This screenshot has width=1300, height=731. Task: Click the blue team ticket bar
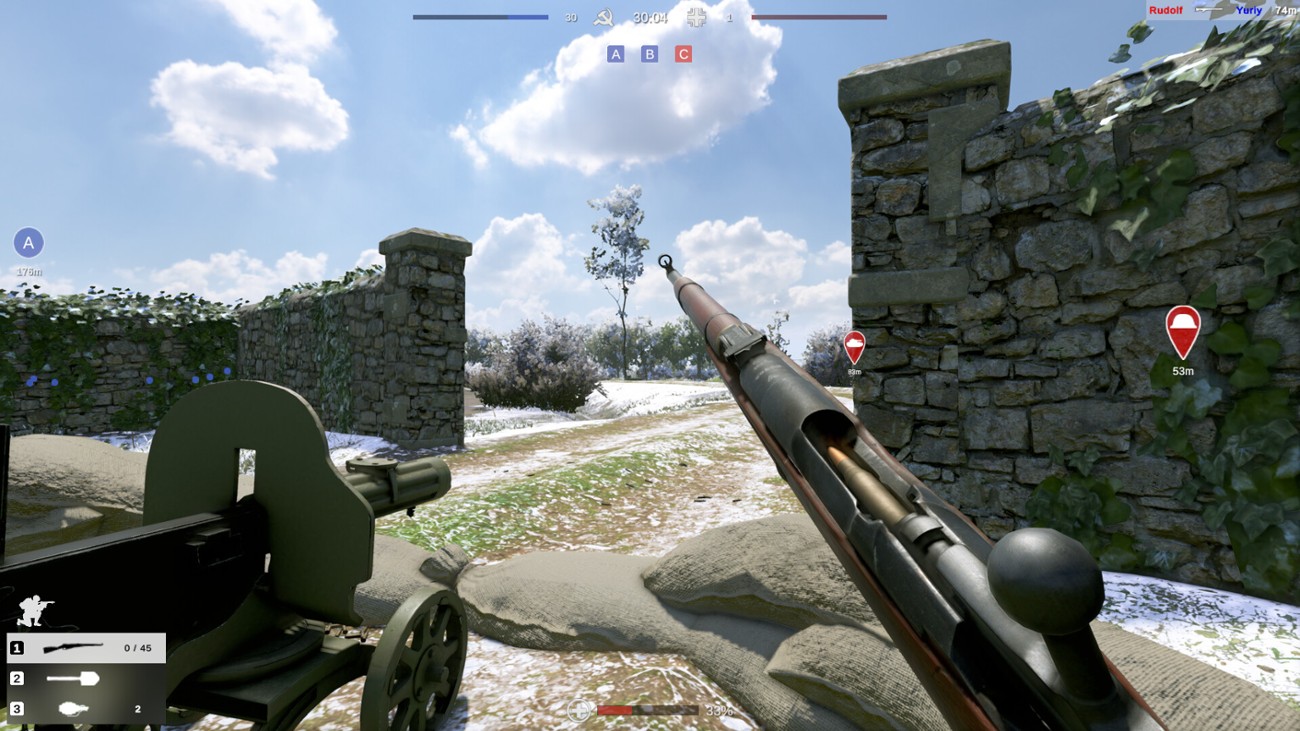point(480,16)
